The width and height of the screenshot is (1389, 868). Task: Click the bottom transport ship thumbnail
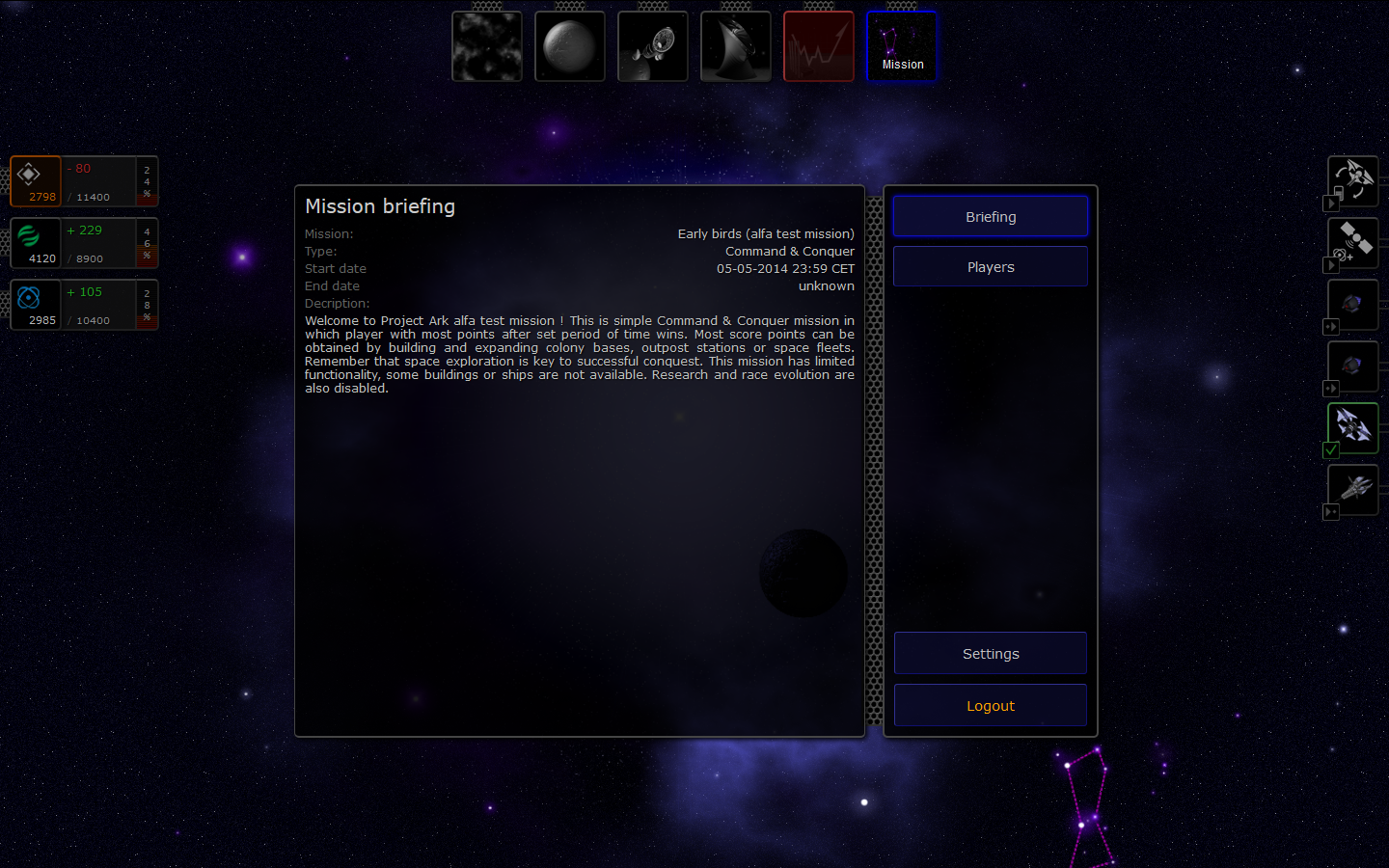coord(1352,489)
